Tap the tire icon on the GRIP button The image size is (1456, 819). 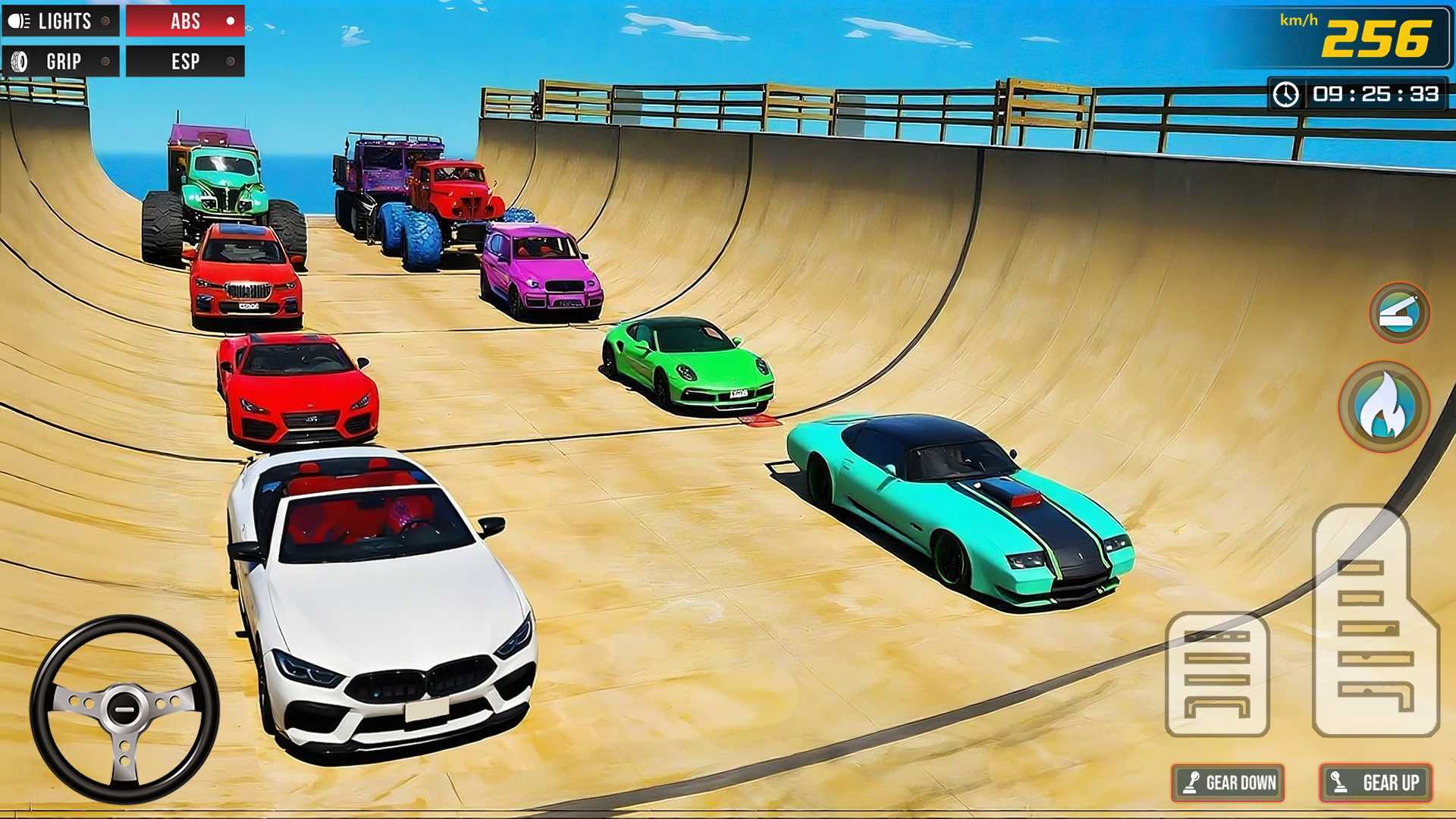pyautogui.click(x=18, y=61)
